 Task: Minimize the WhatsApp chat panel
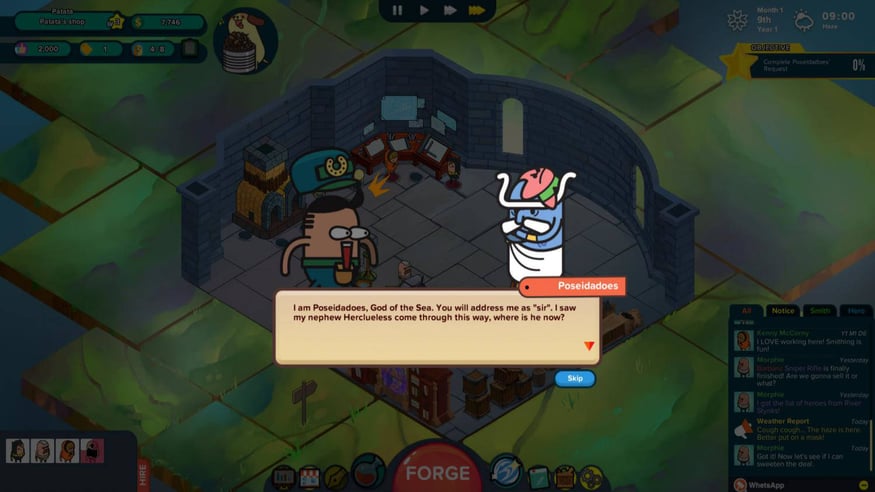point(864,485)
